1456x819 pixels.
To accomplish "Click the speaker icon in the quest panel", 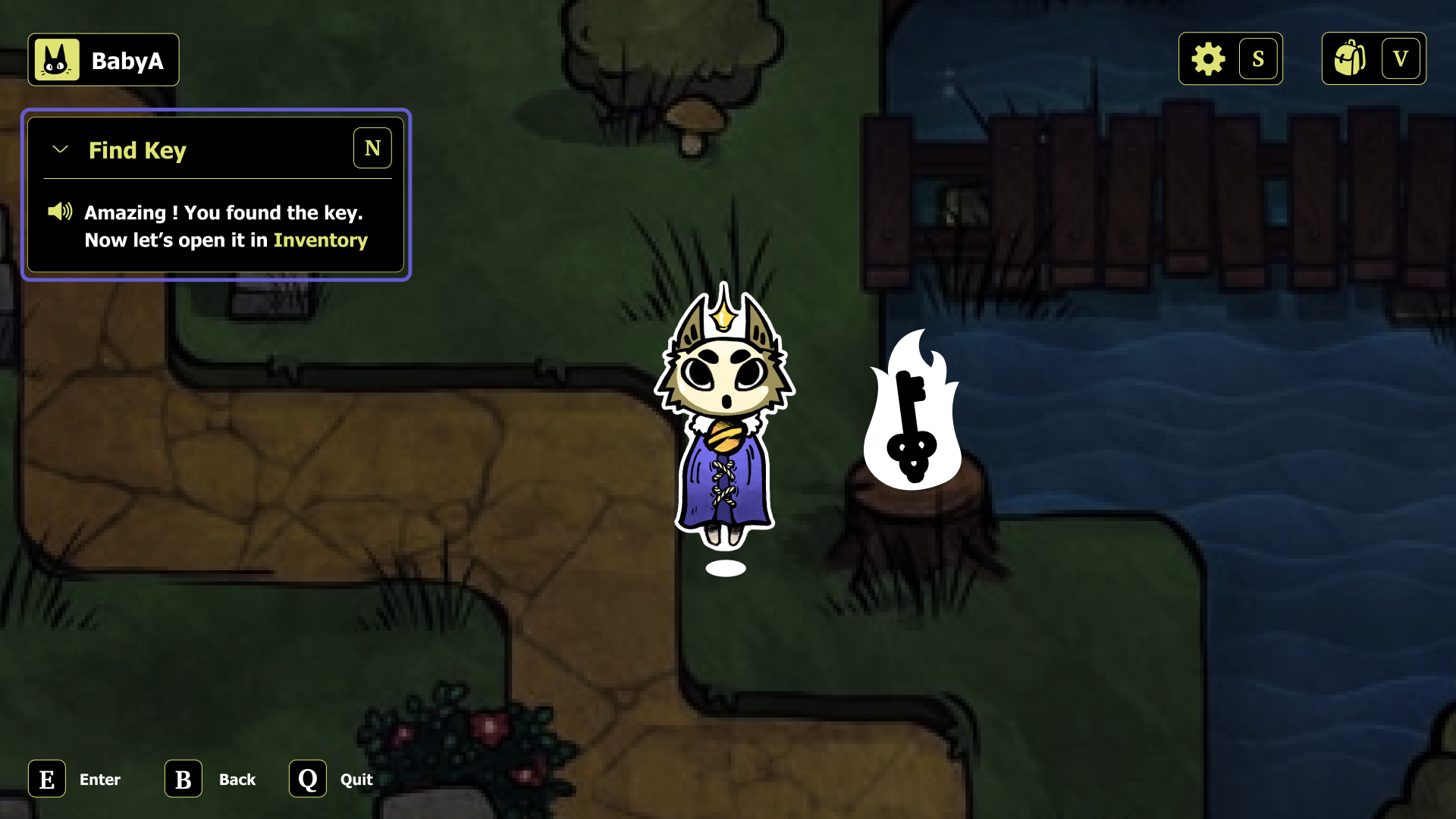I will tap(59, 212).
